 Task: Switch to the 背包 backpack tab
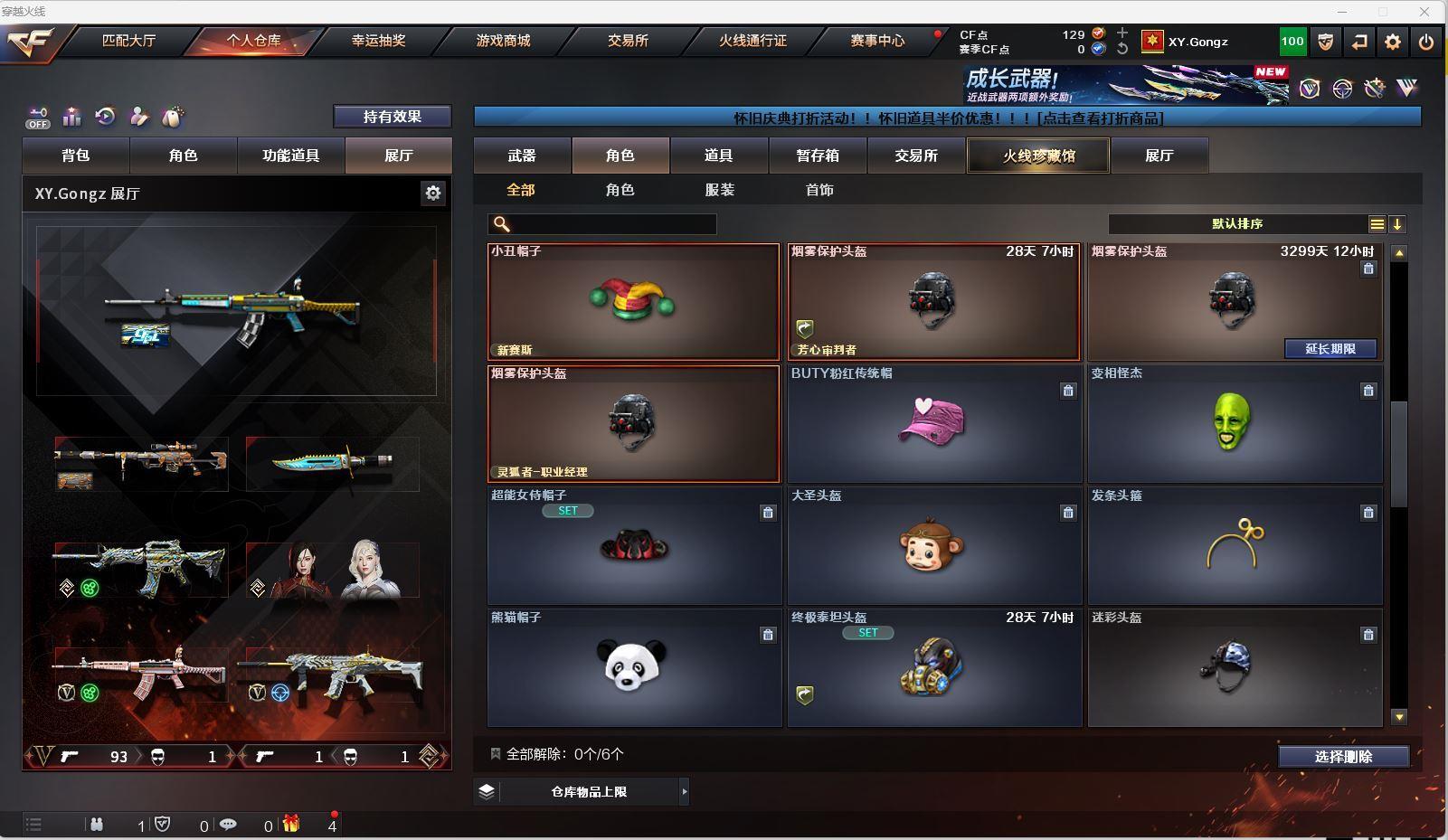(x=76, y=156)
